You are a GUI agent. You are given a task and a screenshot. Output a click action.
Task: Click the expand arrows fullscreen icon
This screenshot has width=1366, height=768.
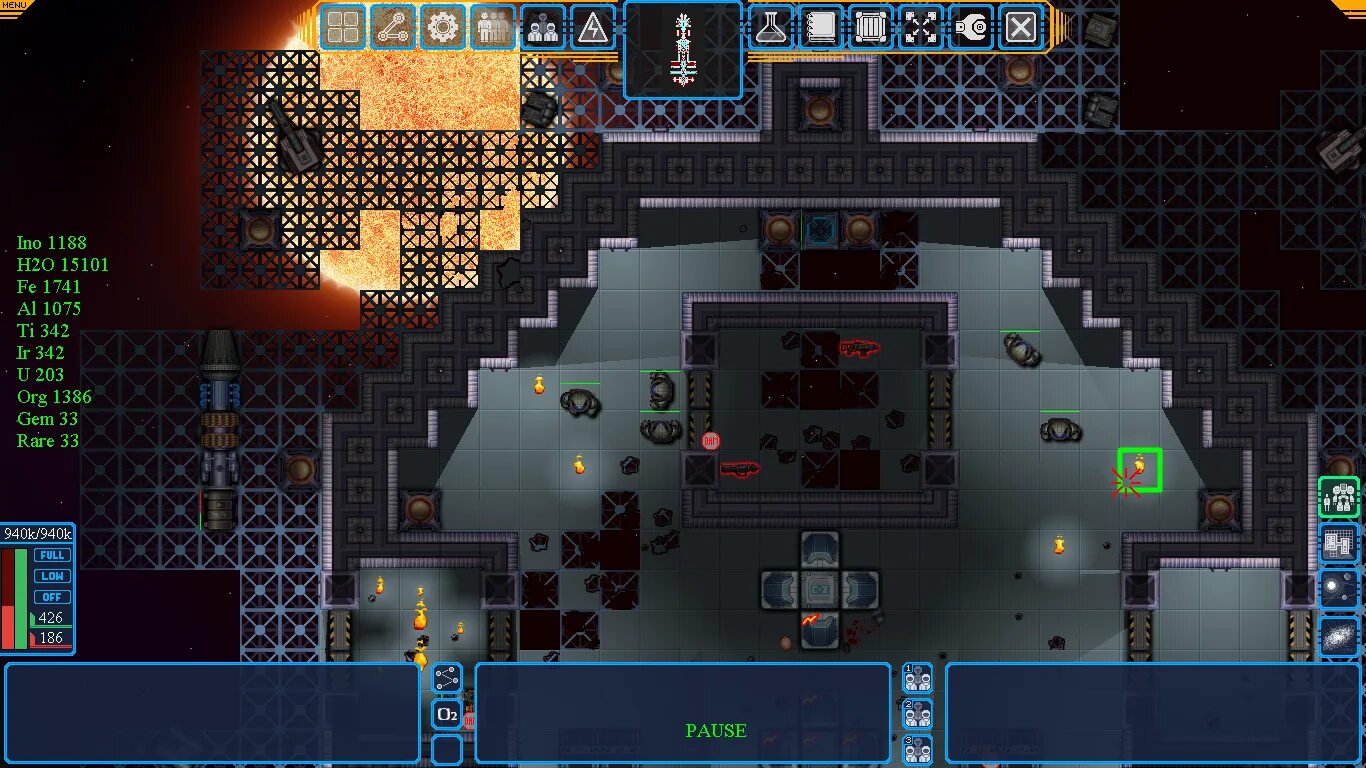tap(920, 27)
